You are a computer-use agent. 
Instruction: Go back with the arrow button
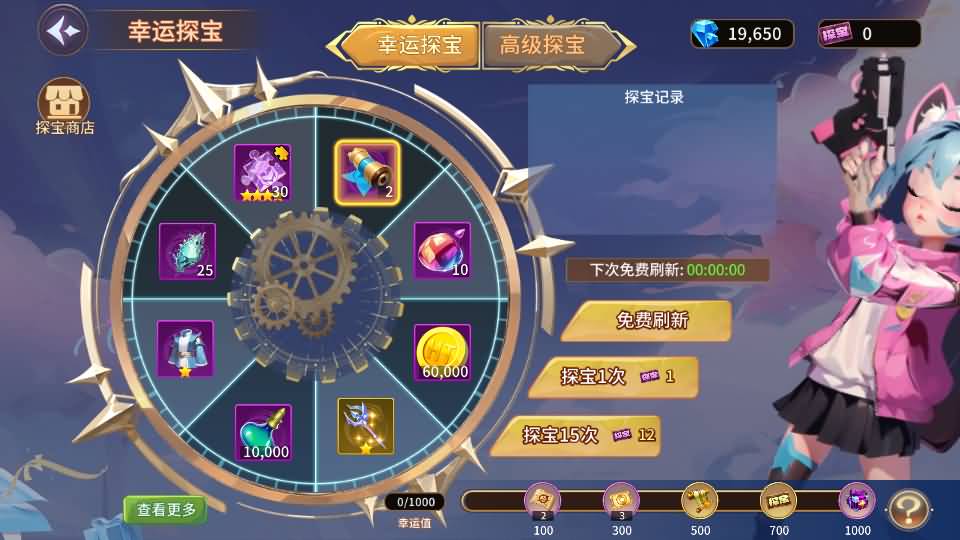[x=63, y=29]
